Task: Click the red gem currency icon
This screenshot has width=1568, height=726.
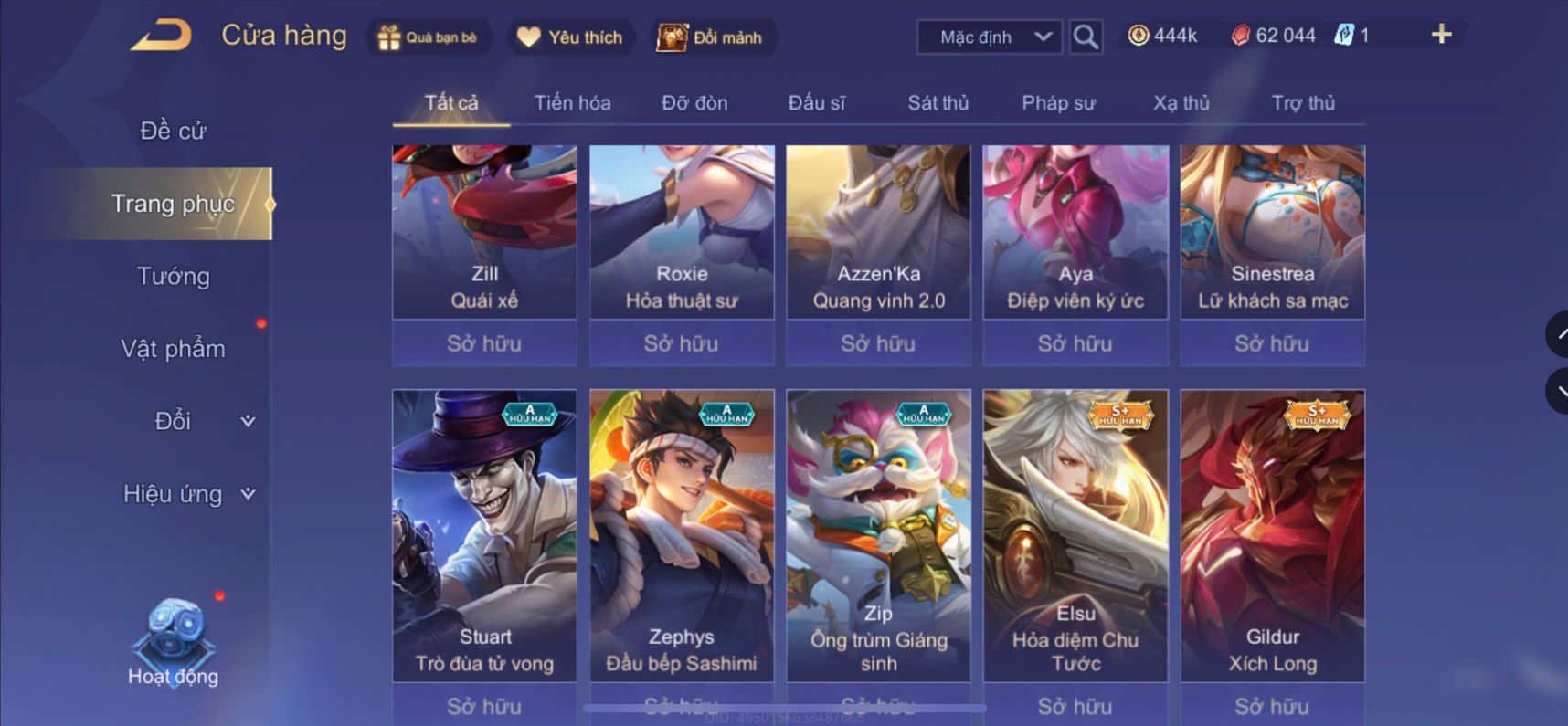Action: pos(1241,36)
